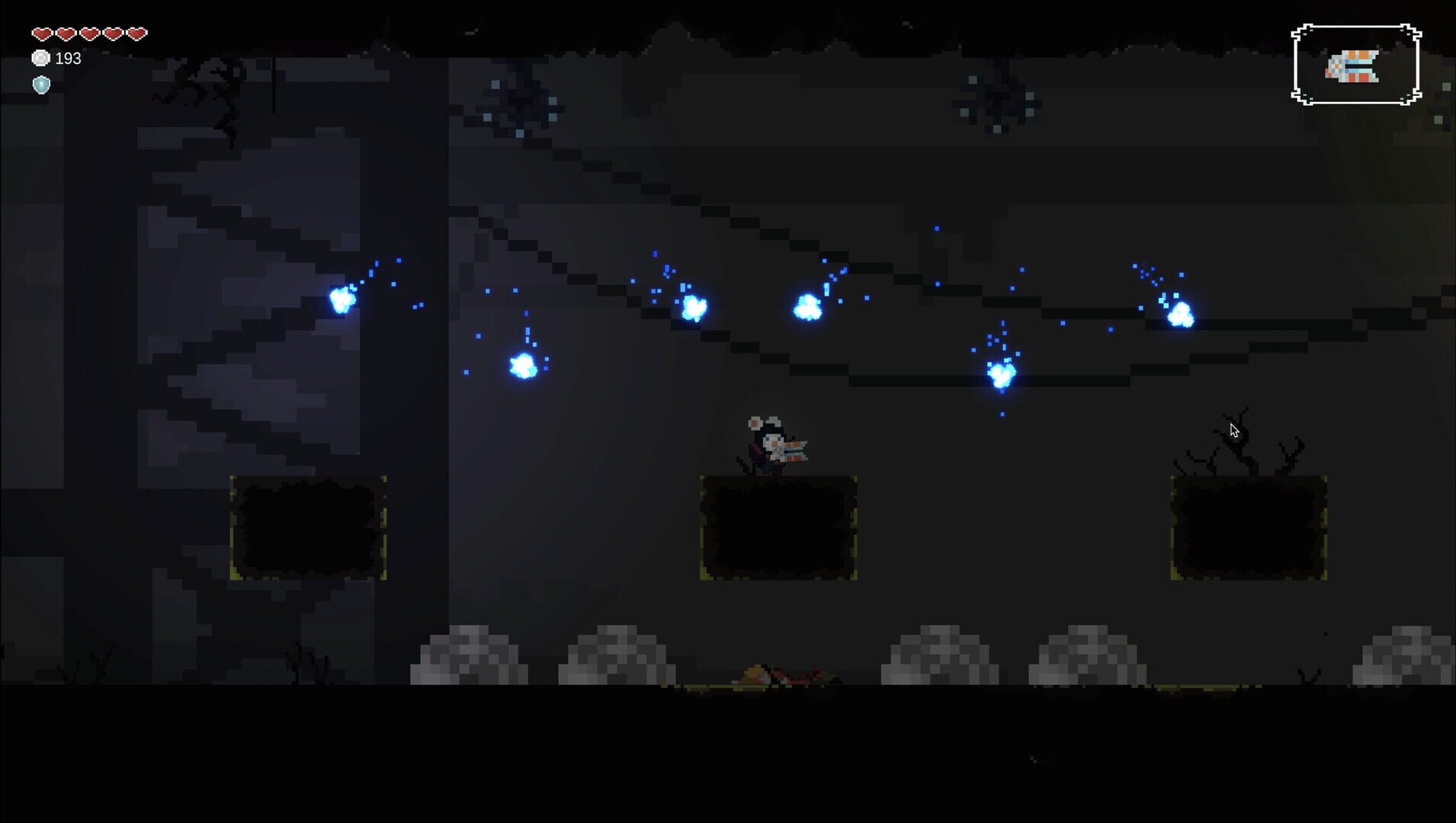1456x823 pixels.
Task: Click the middle heart of the health row
Action: (88, 32)
